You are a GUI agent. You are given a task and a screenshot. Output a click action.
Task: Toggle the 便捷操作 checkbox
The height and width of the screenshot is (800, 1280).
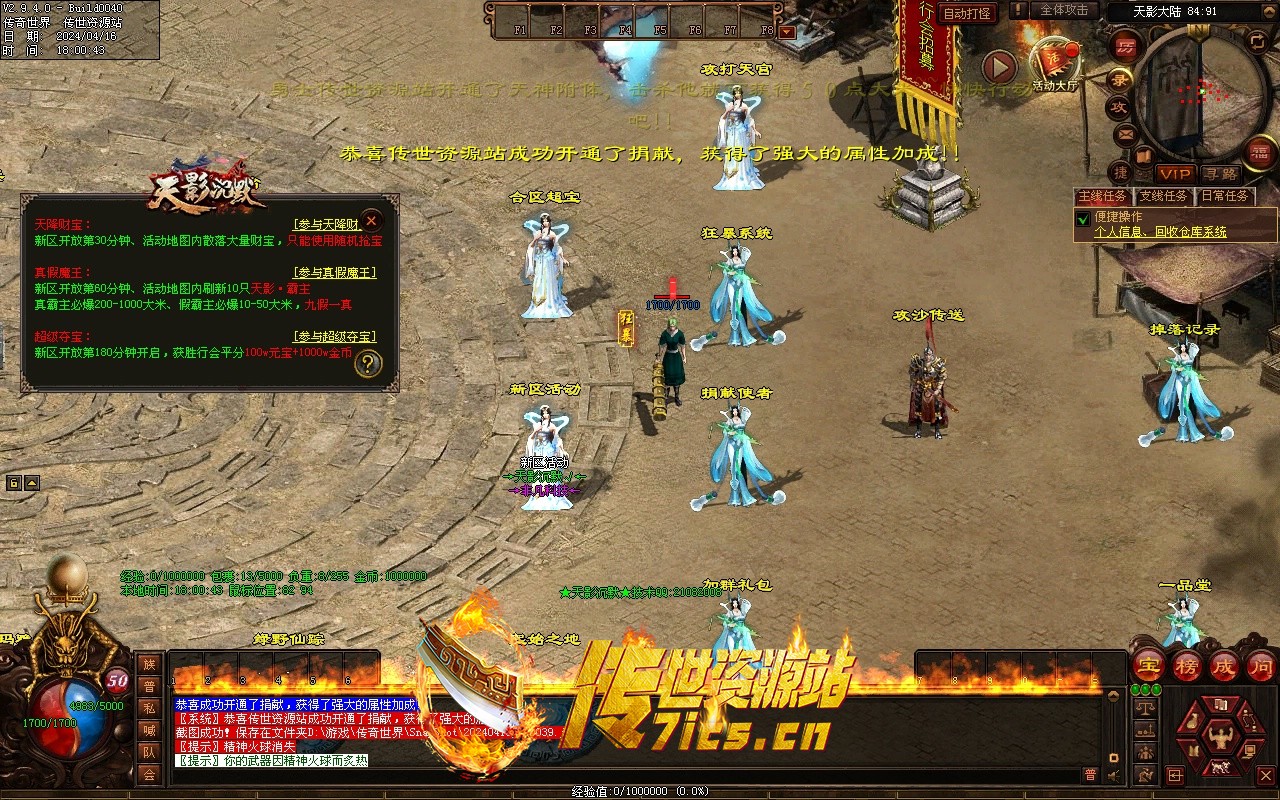1082,218
